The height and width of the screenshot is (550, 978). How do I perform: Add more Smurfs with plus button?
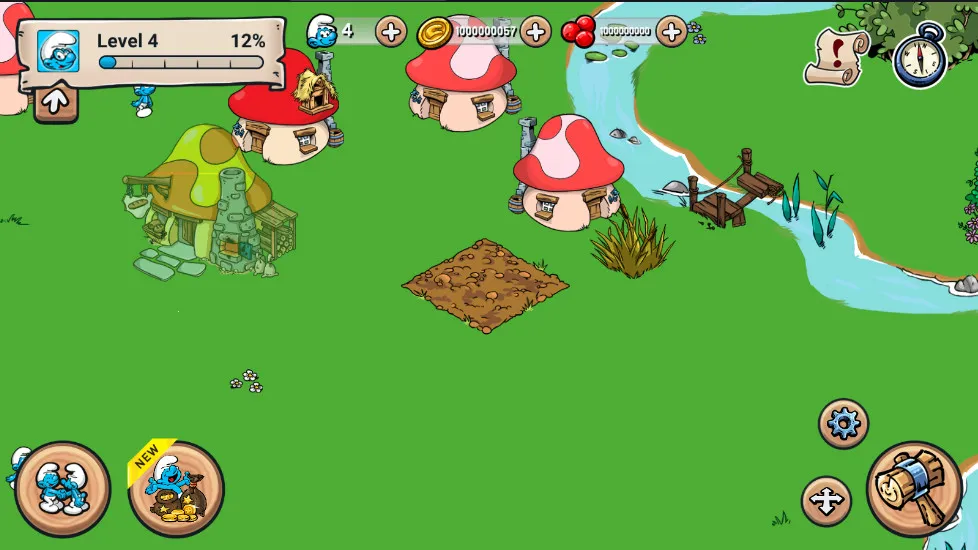point(391,31)
